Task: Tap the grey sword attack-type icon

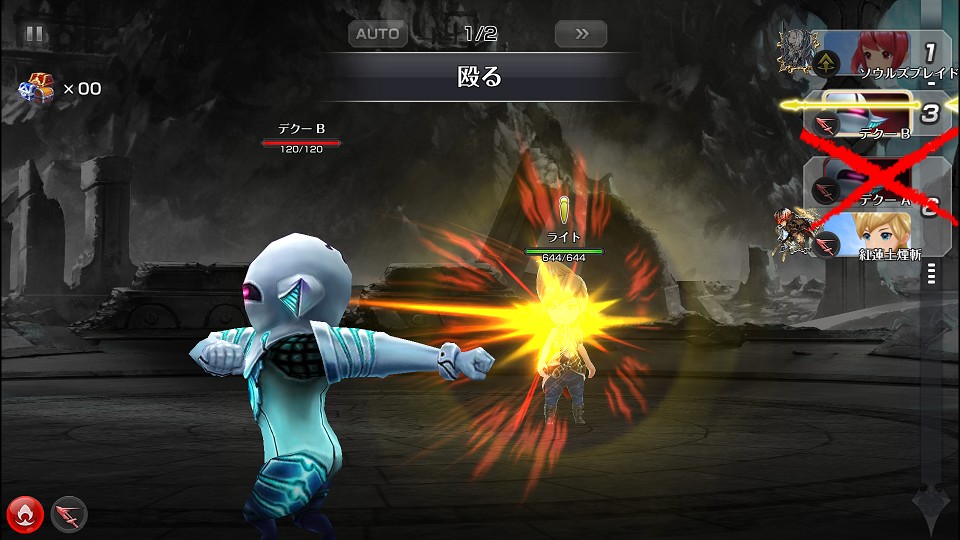Action: [x=69, y=514]
